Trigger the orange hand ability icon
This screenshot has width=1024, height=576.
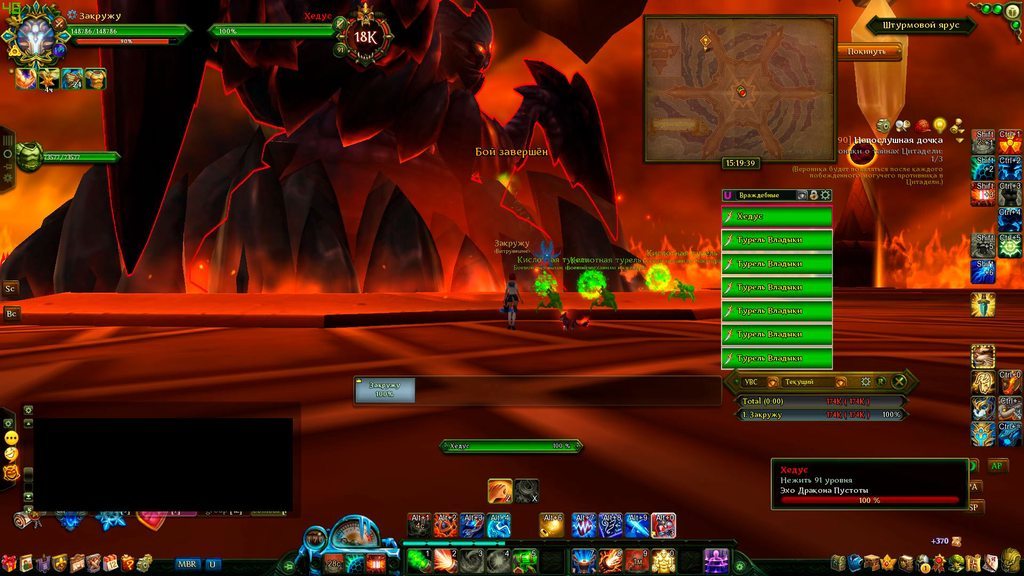point(500,491)
